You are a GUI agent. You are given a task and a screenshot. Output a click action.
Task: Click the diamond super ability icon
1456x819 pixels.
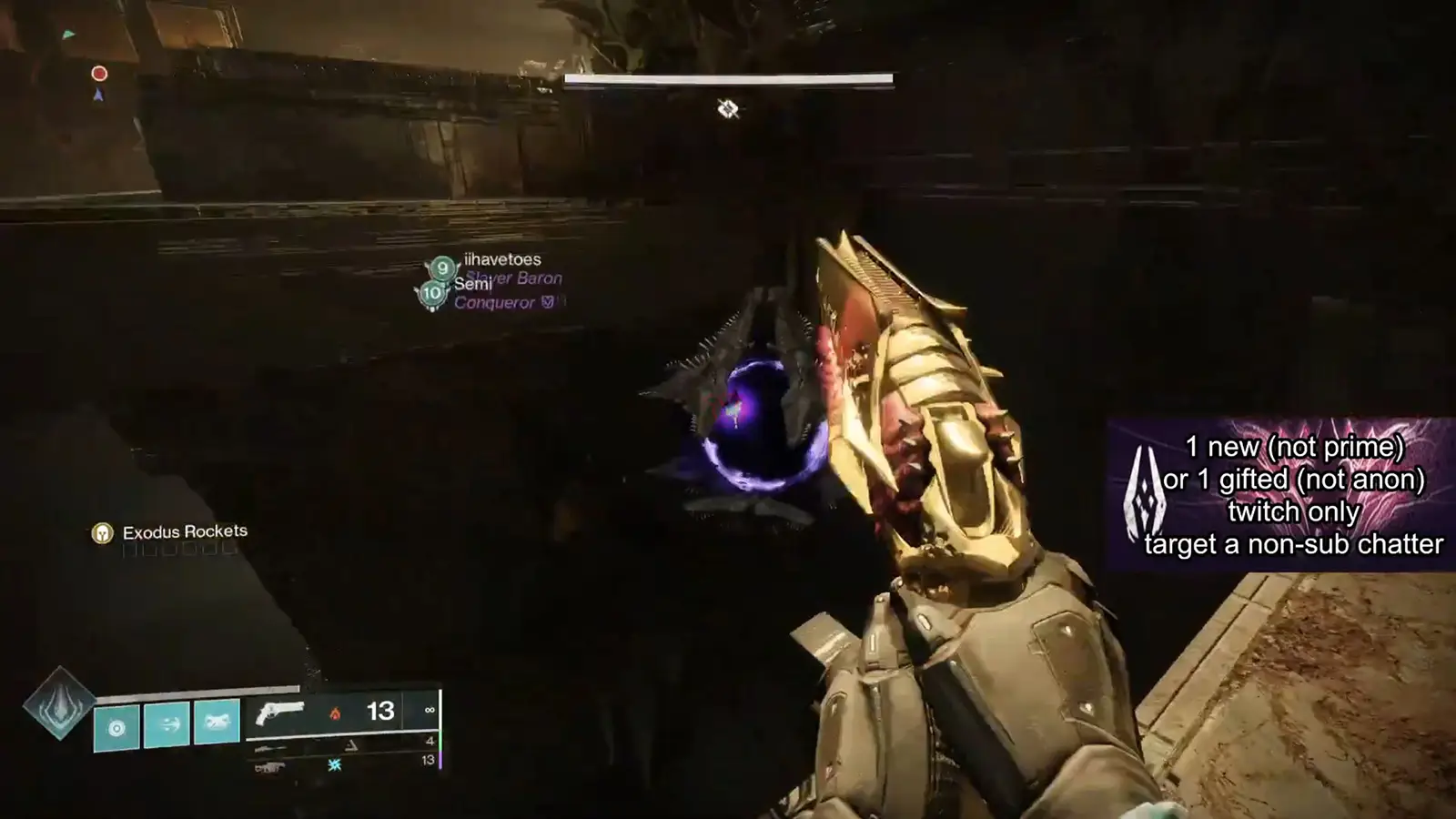click(x=59, y=703)
